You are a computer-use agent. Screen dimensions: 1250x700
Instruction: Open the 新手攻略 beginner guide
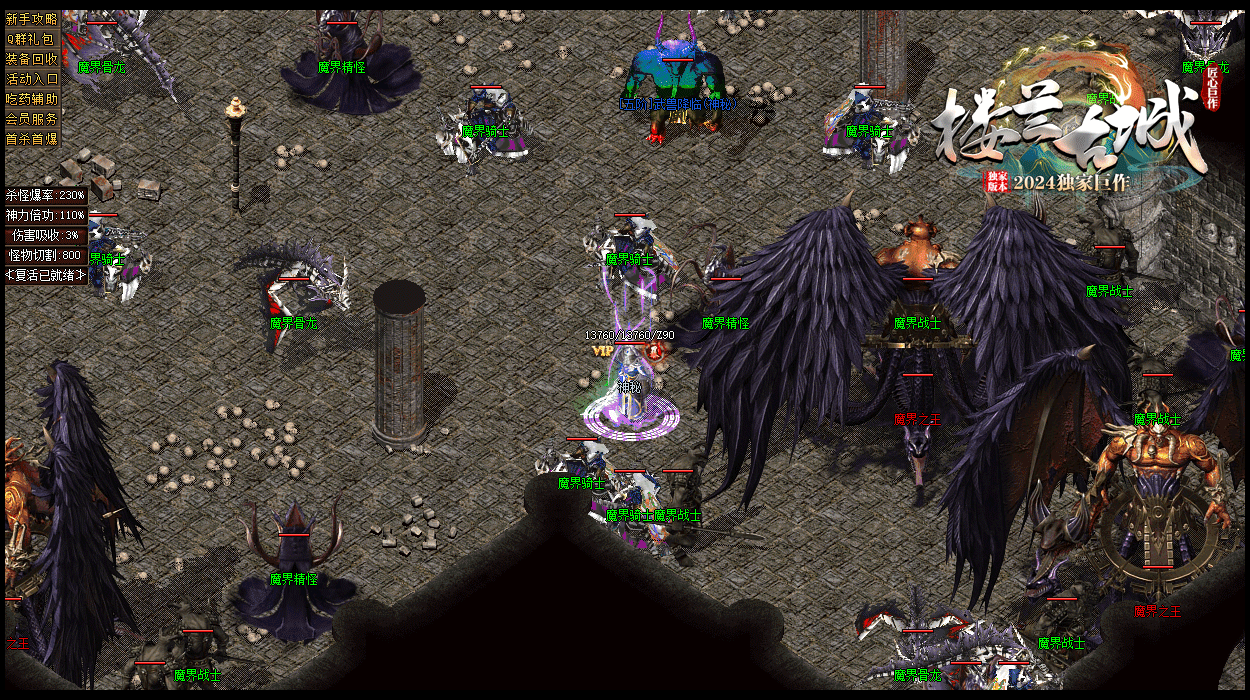[32, 19]
